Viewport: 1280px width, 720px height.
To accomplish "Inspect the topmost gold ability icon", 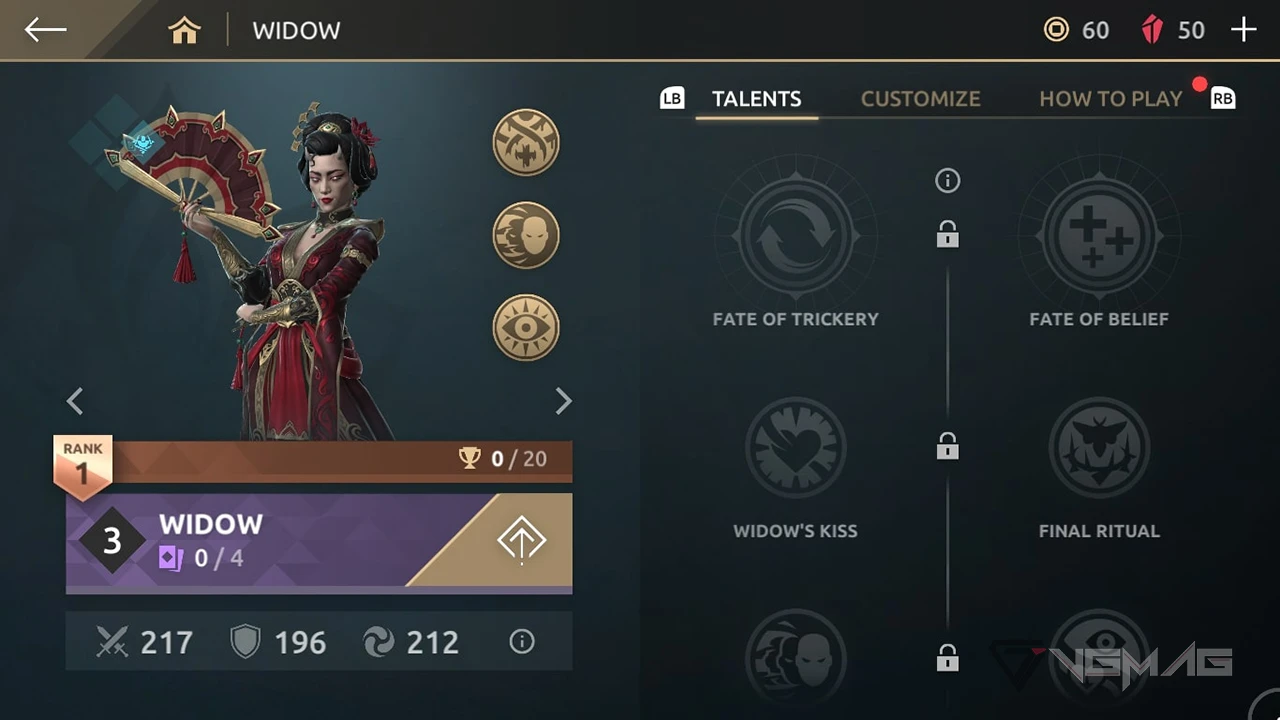I will tap(526, 143).
